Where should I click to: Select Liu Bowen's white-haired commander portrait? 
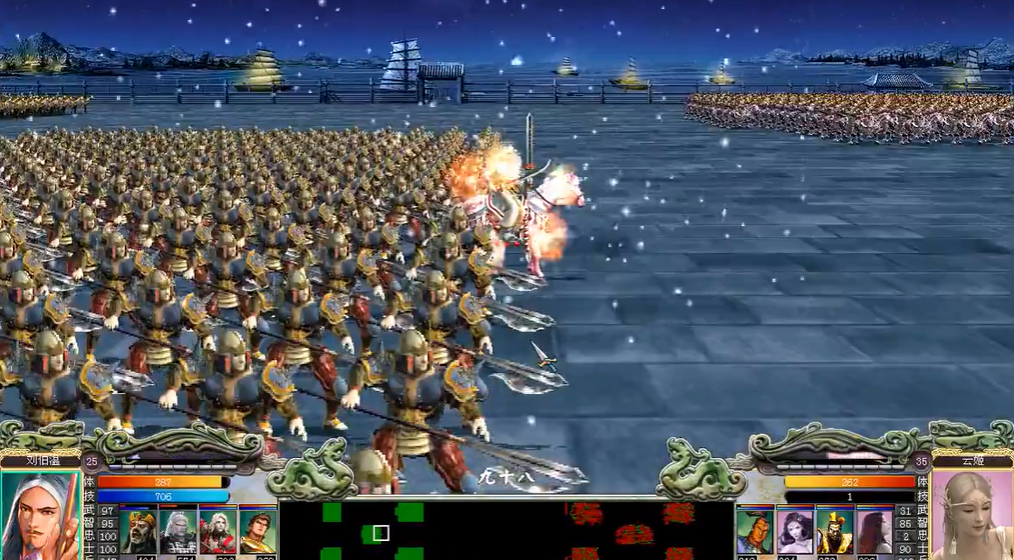click(x=40, y=516)
